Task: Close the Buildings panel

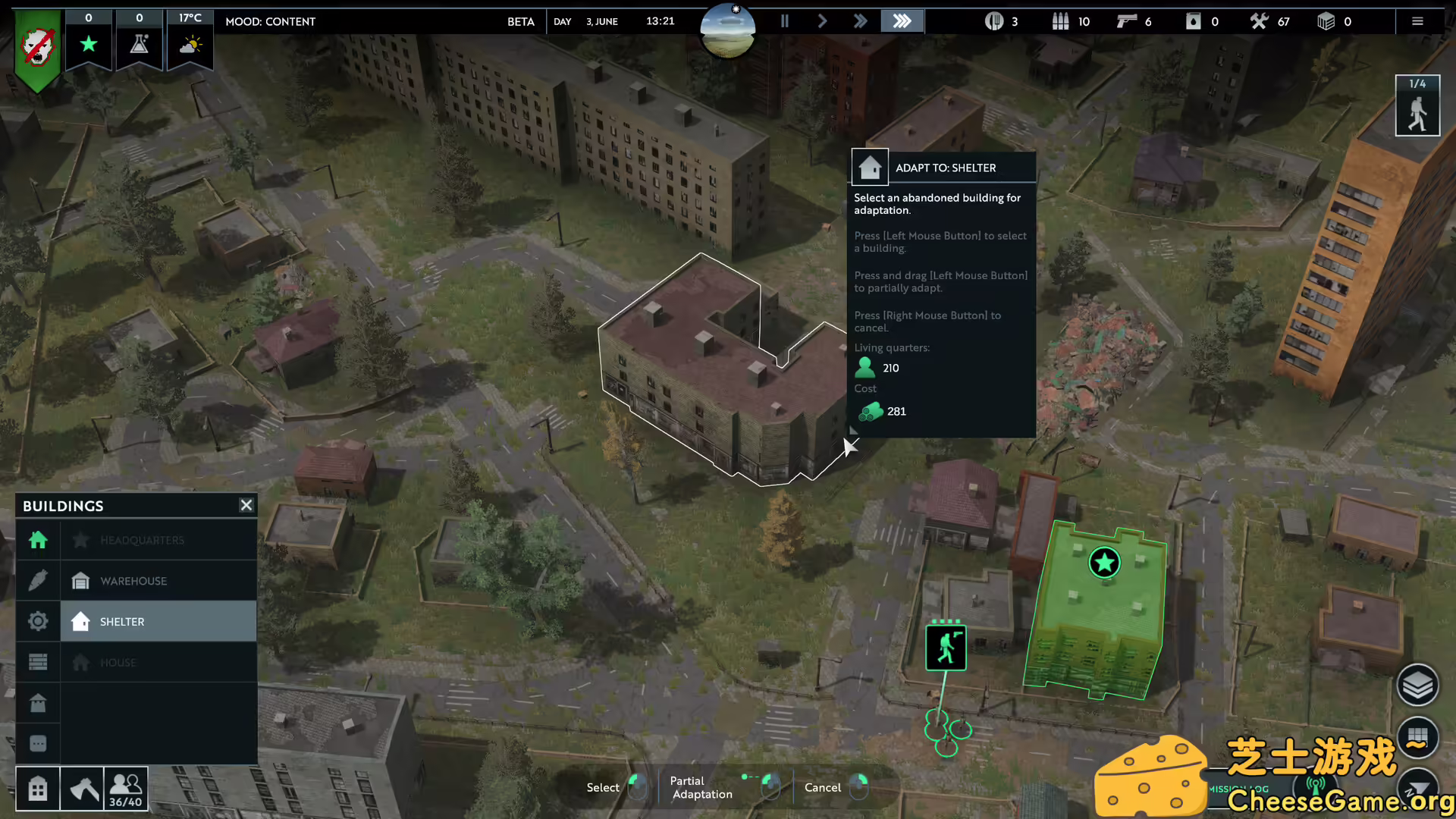Action: tap(246, 505)
